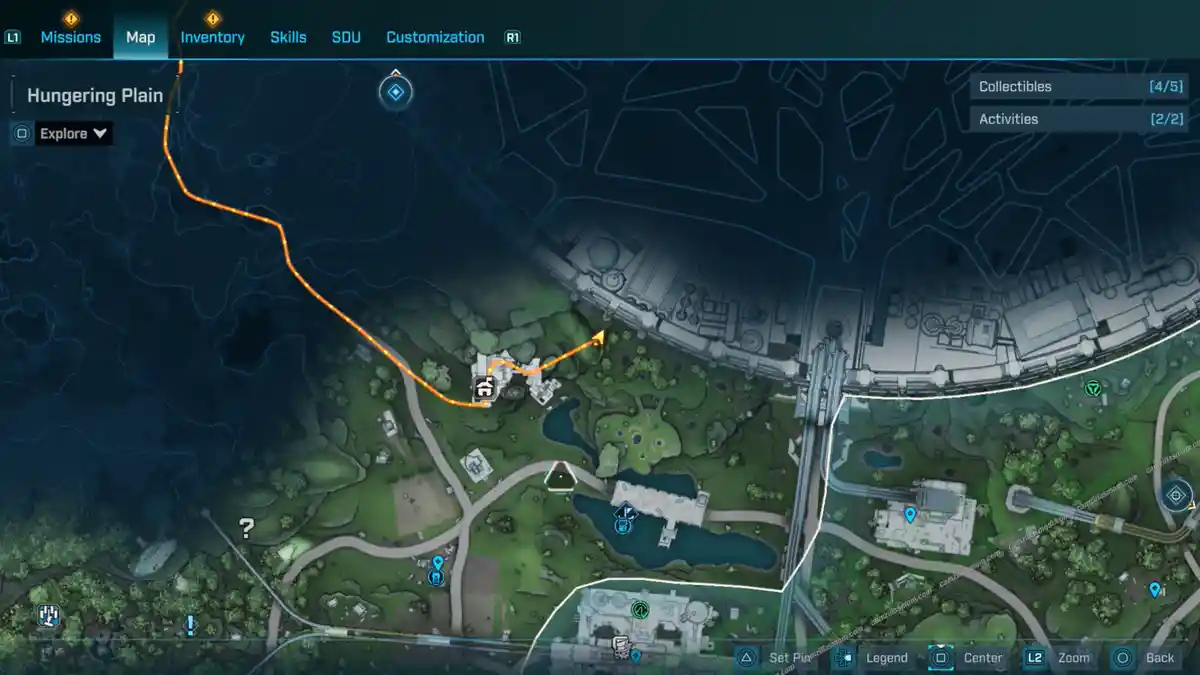Screen dimensions: 1200x675
Task: Show the Activities progress row
Action: point(1080,119)
